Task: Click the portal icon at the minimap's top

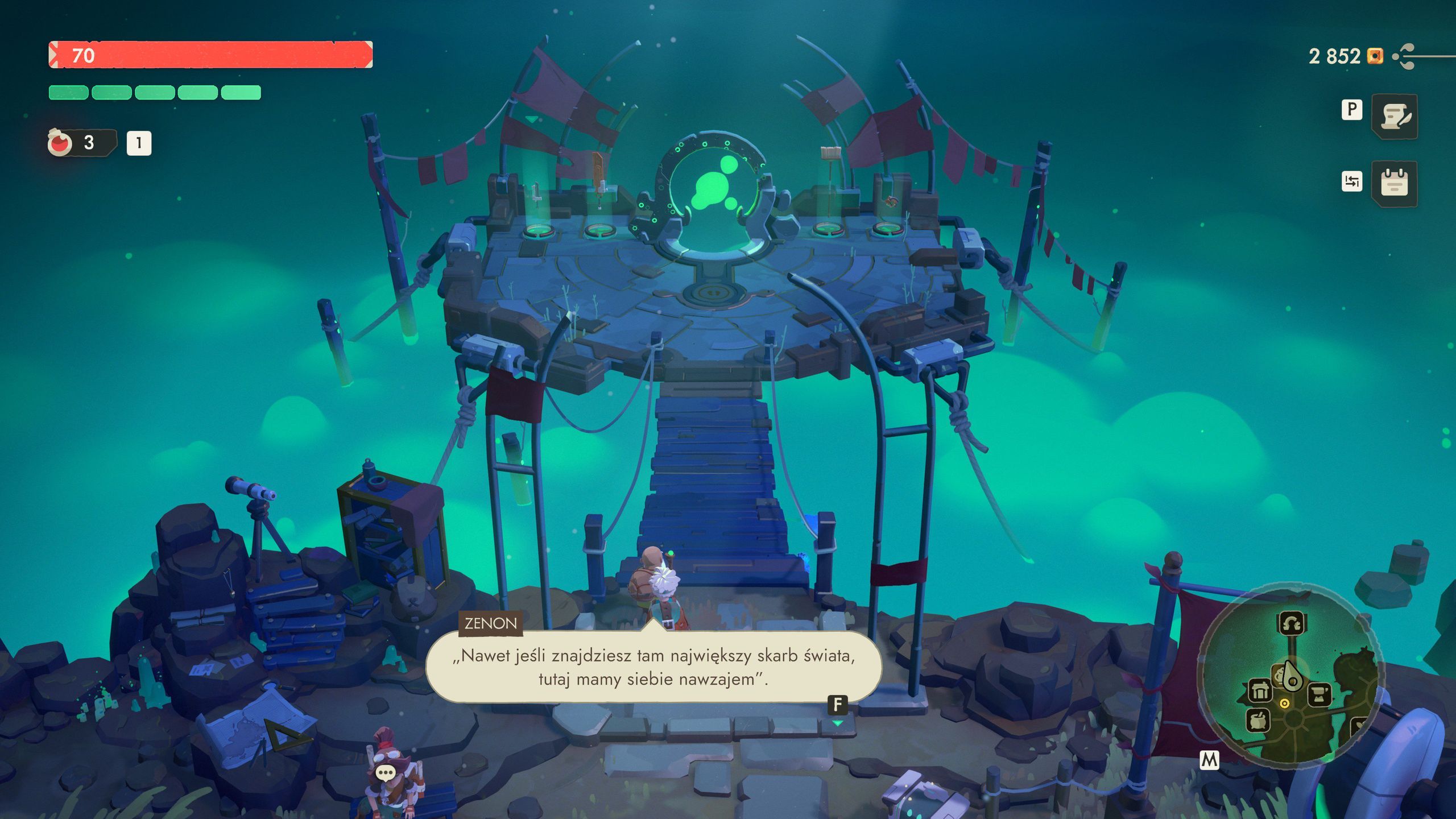Action: [1293, 623]
